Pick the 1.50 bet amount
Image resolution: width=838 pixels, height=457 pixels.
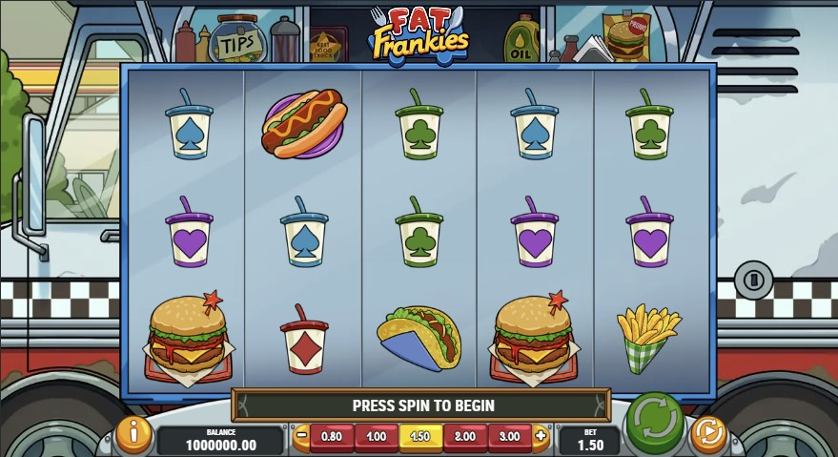421,436
